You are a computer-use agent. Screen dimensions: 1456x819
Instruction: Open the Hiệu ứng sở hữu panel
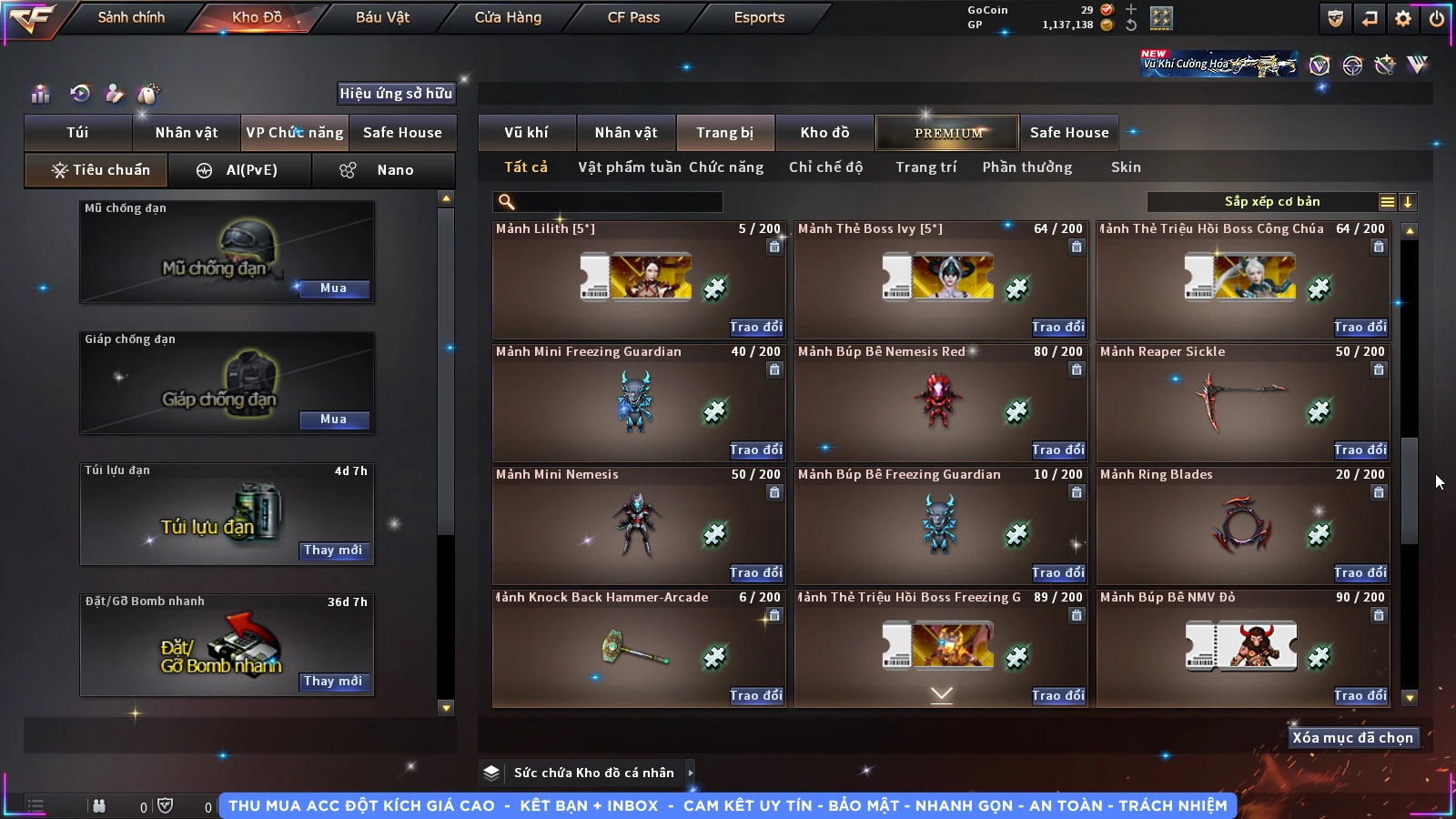(x=396, y=93)
